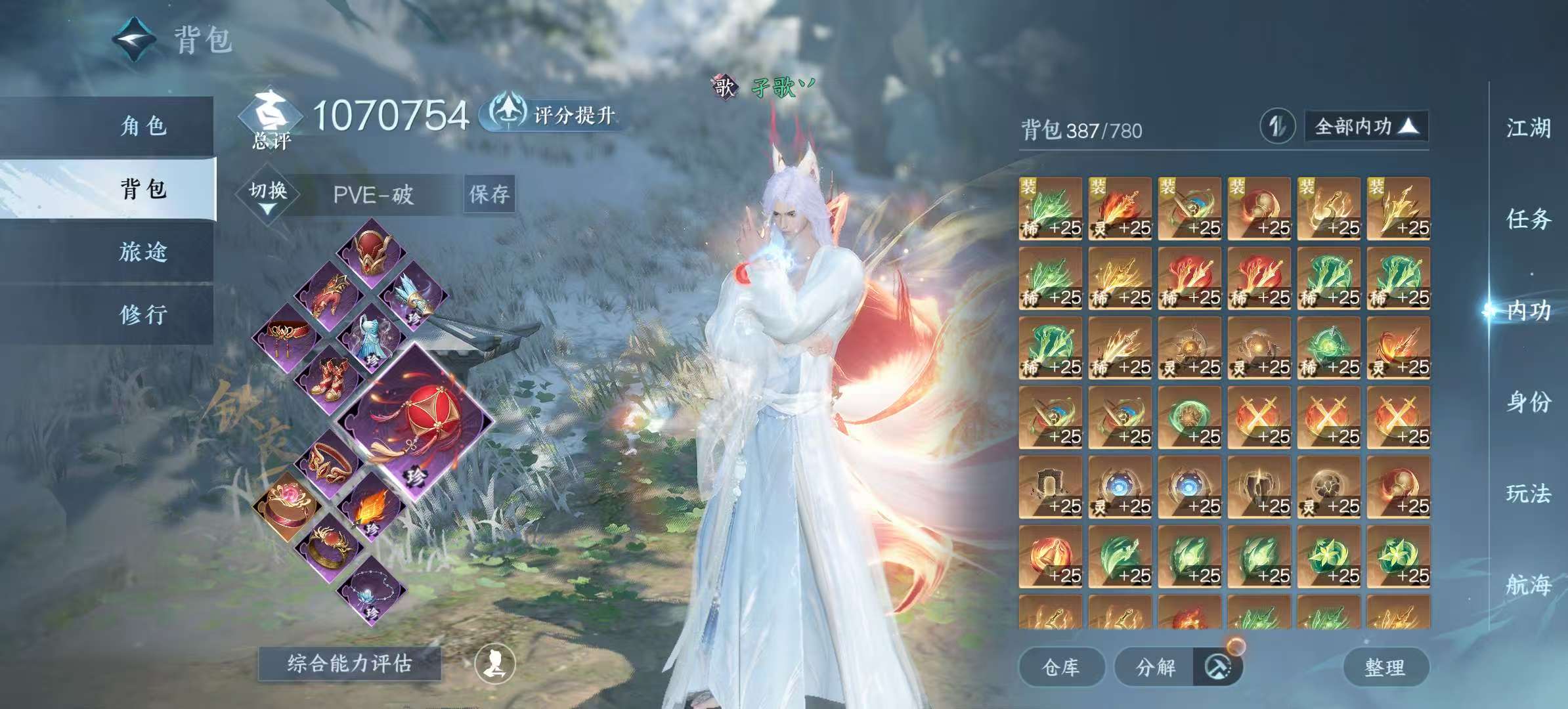This screenshot has width=1568, height=709.
Task: Choose the 任务 category
Action: point(1528,219)
